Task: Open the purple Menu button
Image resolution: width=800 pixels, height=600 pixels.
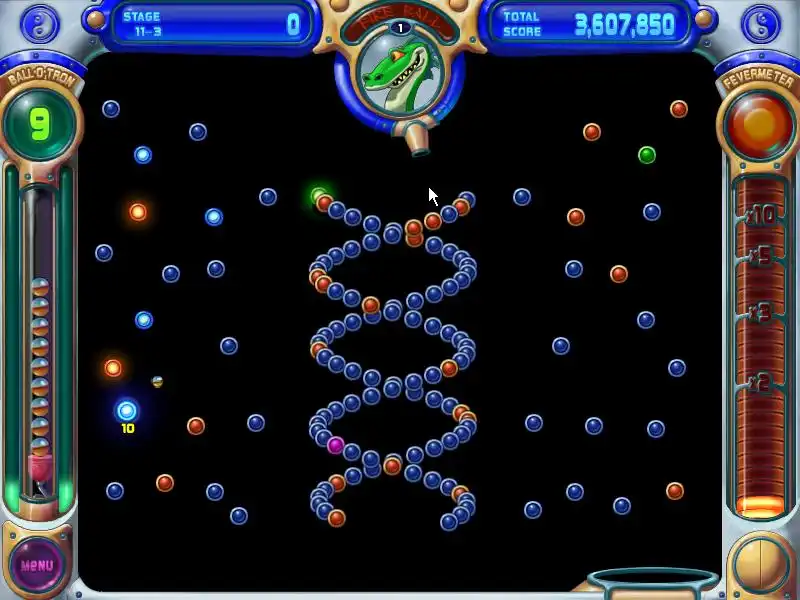Action: [37, 564]
